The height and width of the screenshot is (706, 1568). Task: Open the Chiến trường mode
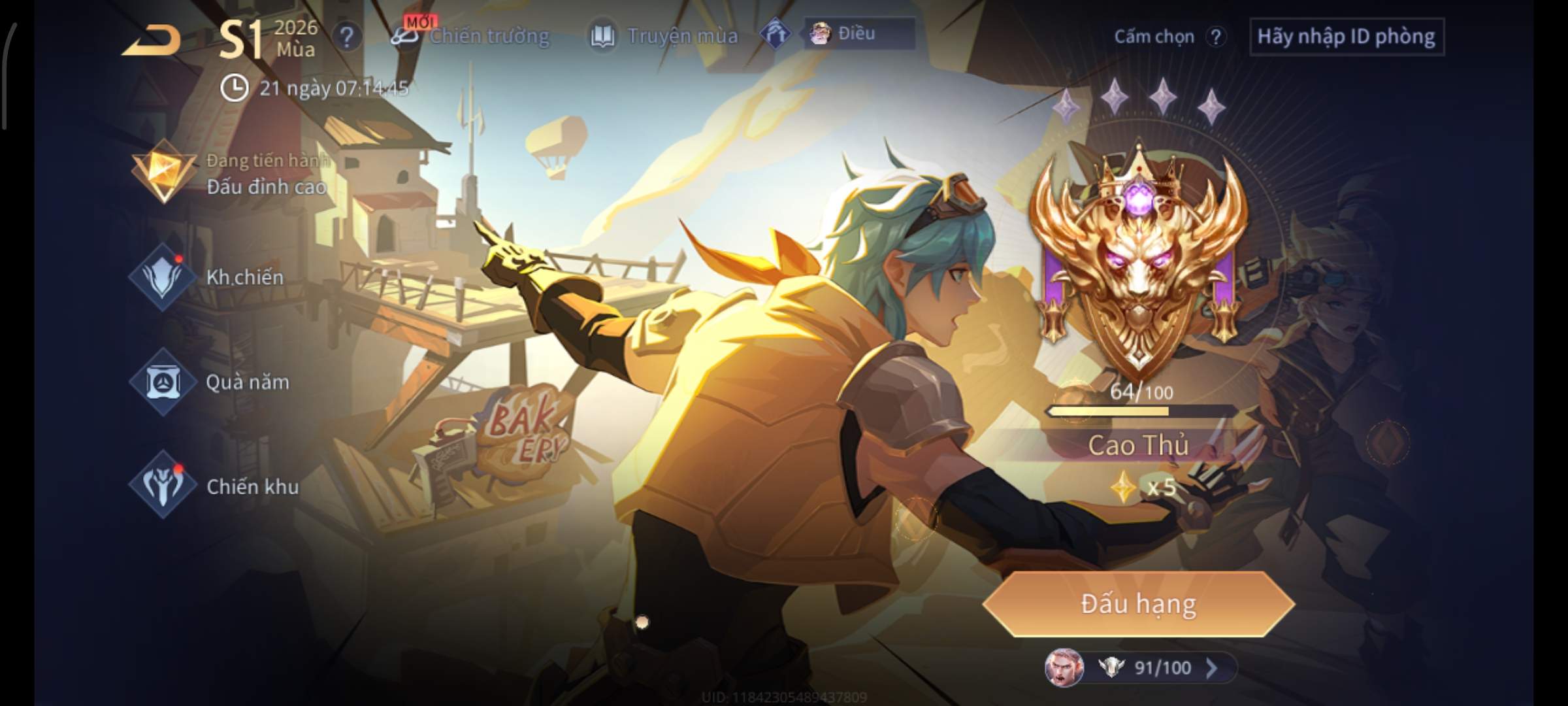pos(472,36)
